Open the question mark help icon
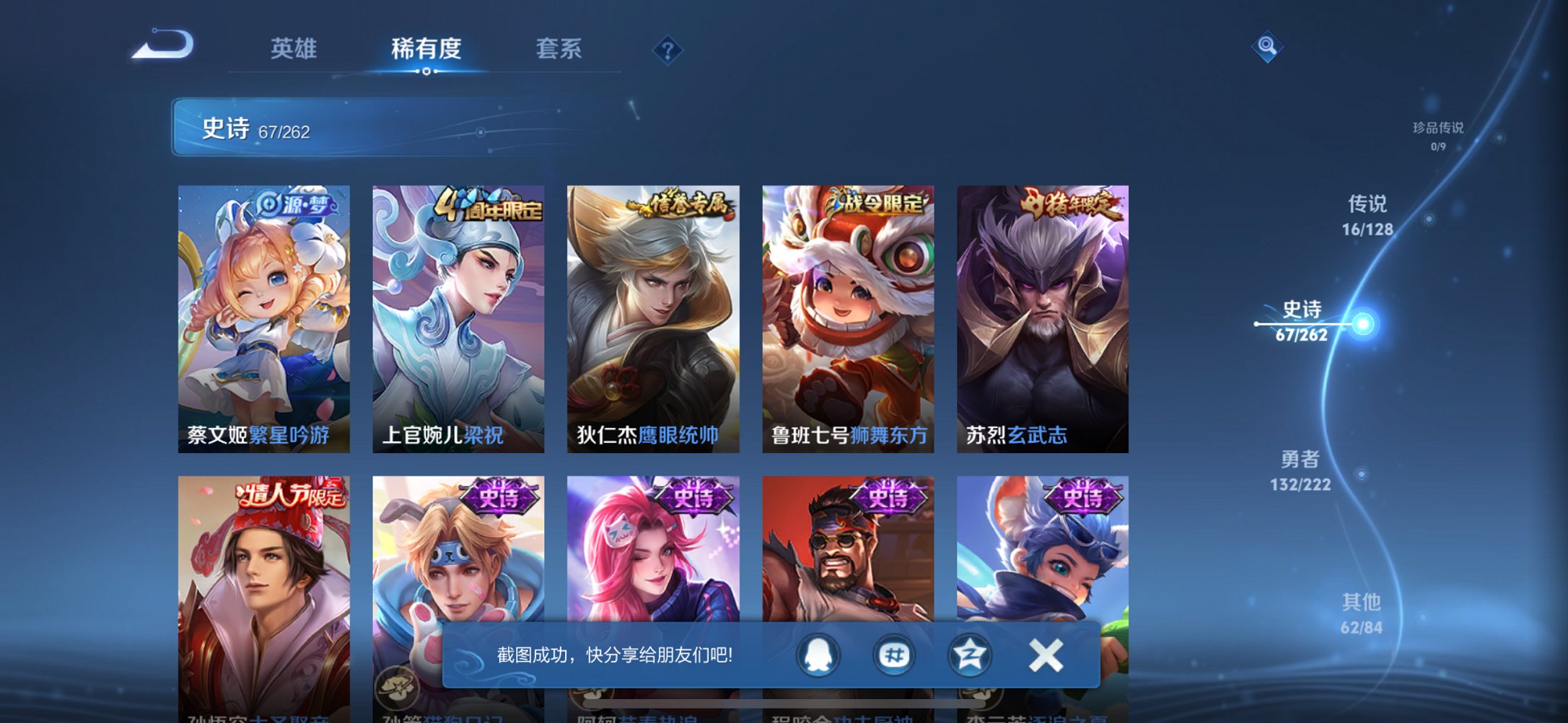The height and width of the screenshot is (723, 1568). 667,50
